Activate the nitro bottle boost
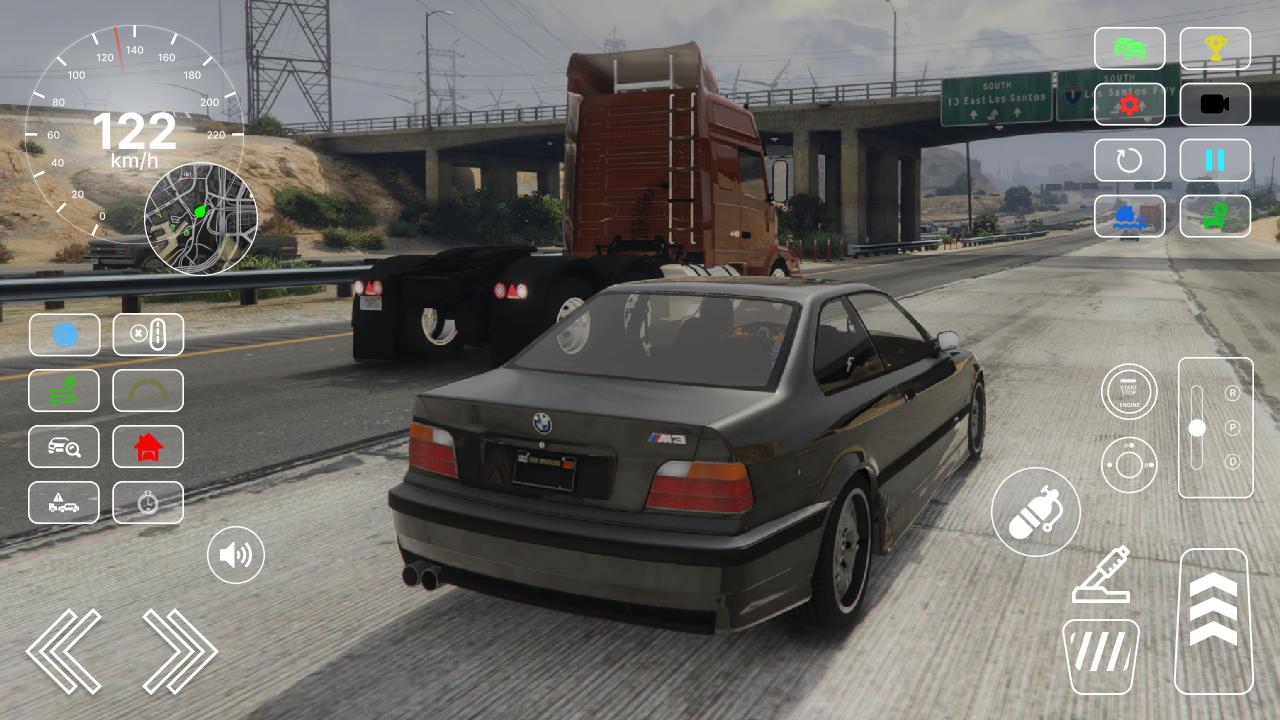1280x720 pixels. [1035, 512]
